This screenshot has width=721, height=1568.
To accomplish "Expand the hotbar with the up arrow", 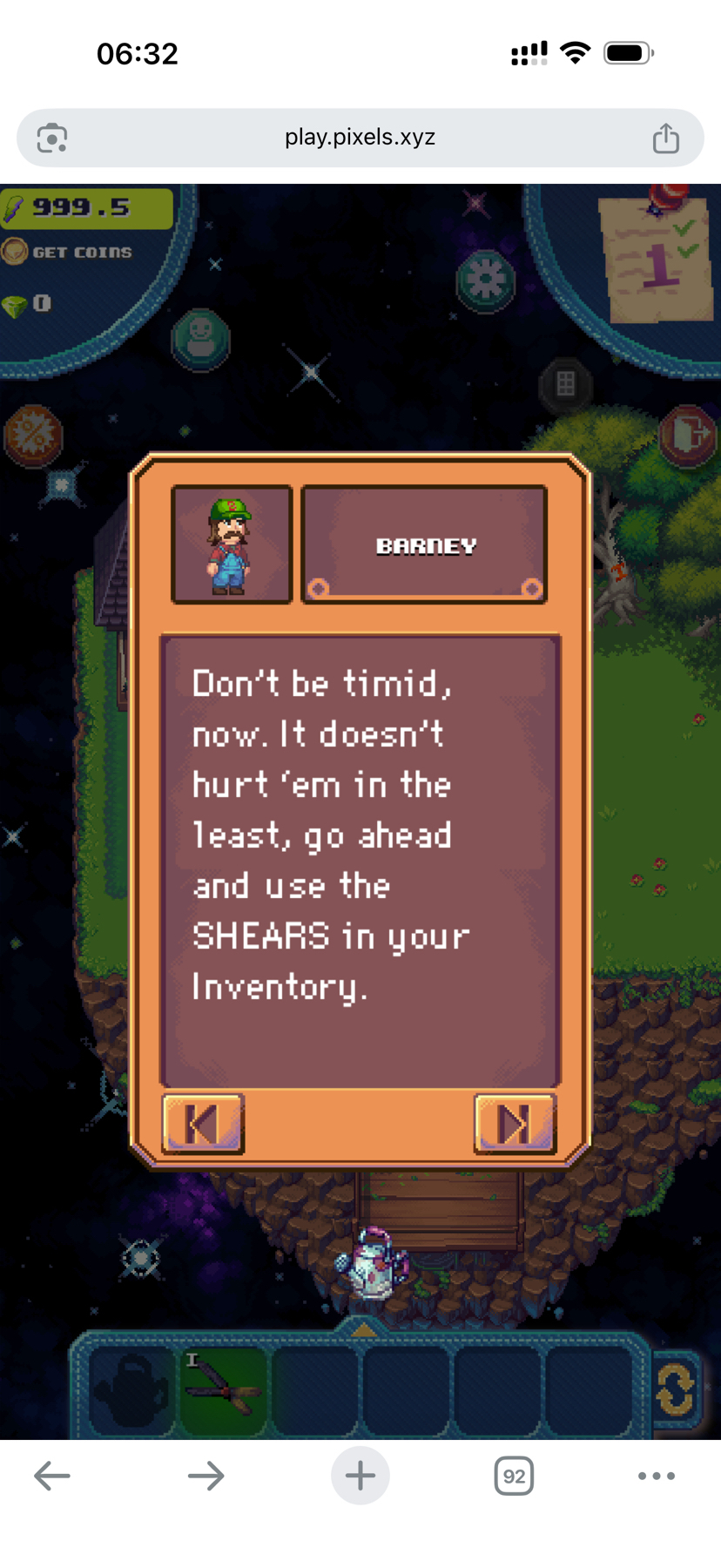I will pos(363,1329).
